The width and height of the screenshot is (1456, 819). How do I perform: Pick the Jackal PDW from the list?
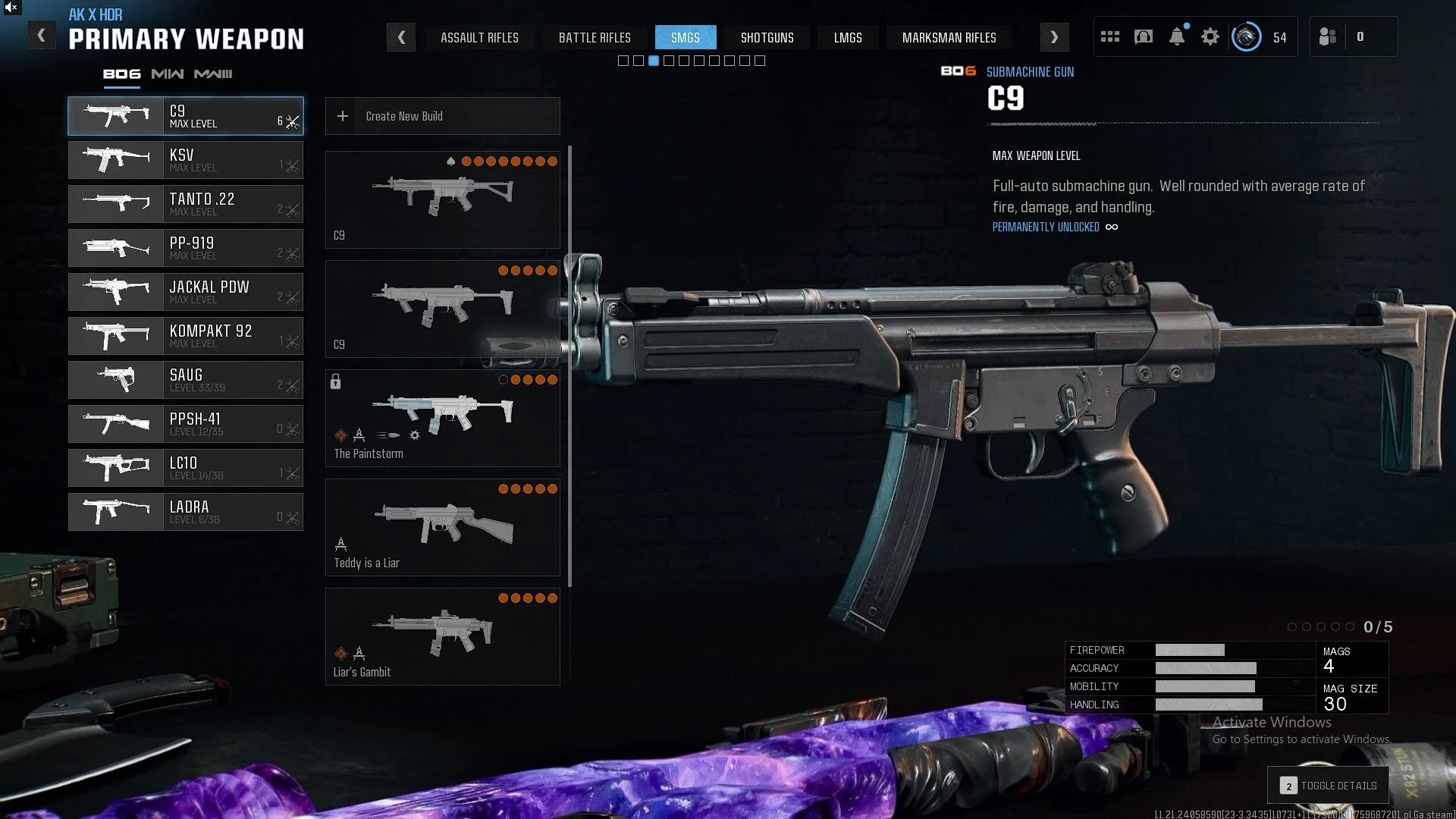click(x=186, y=292)
